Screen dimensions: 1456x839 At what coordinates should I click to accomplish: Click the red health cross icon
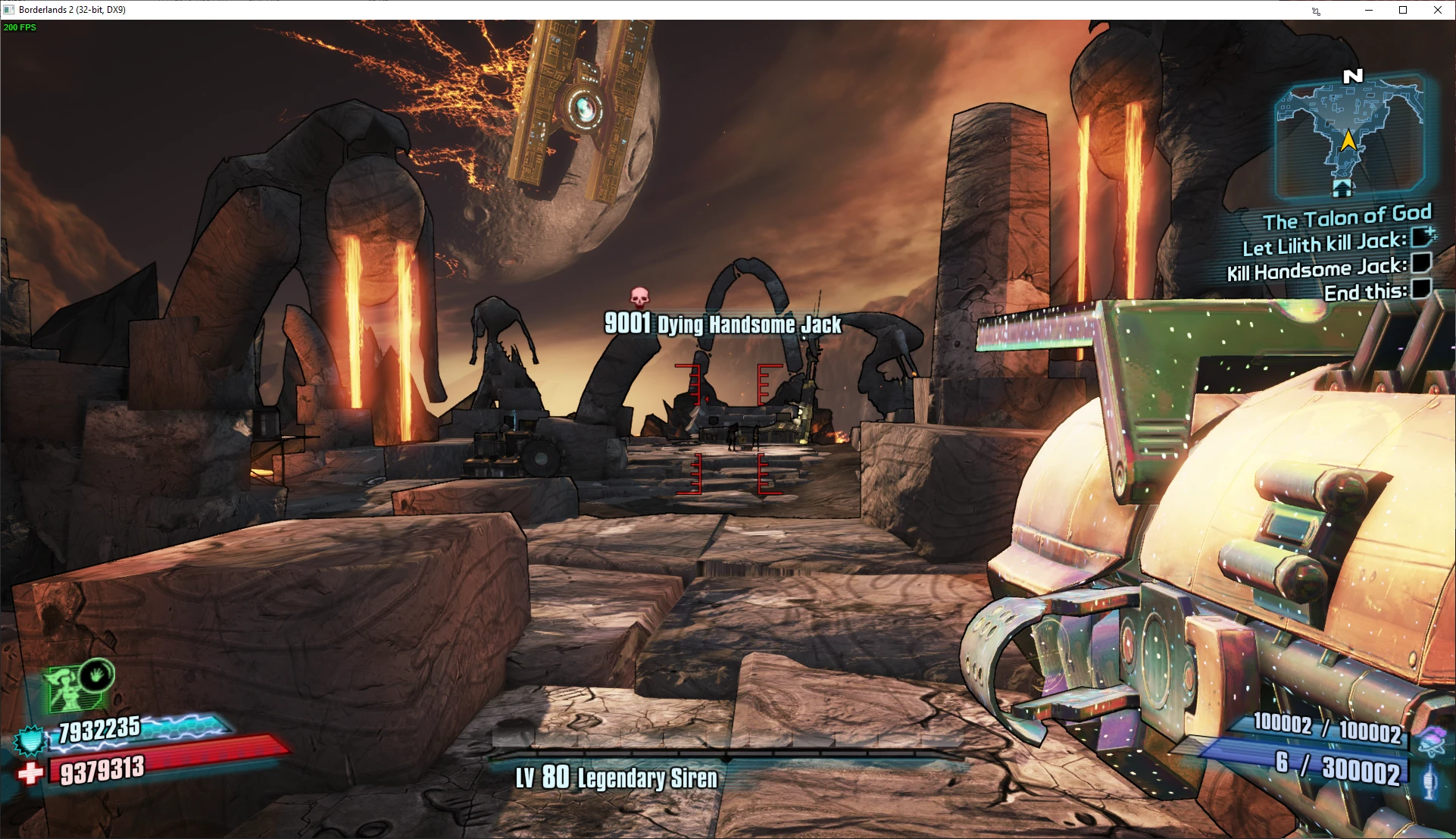point(30,774)
